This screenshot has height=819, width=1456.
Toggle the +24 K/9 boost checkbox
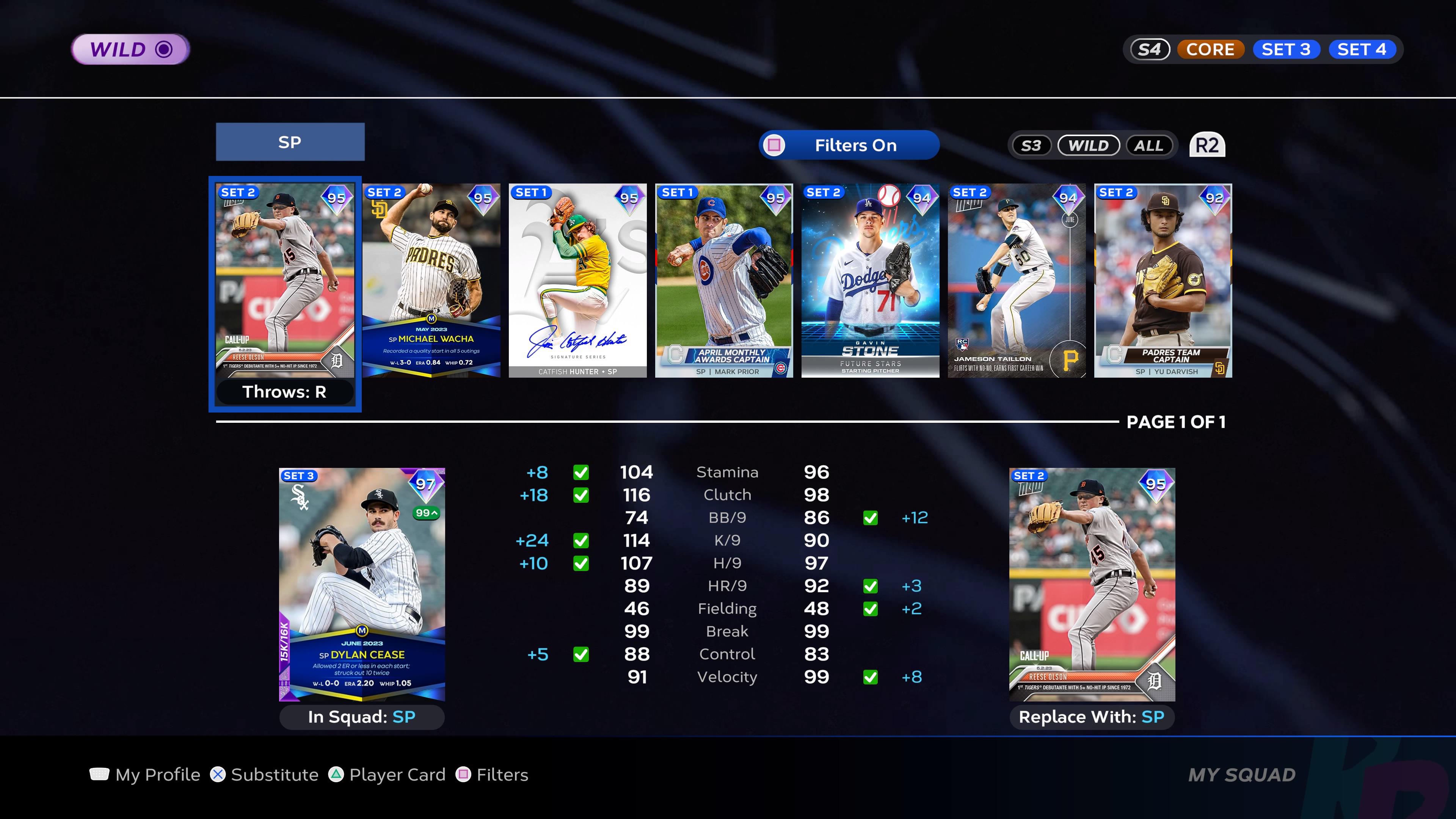point(581,540)
